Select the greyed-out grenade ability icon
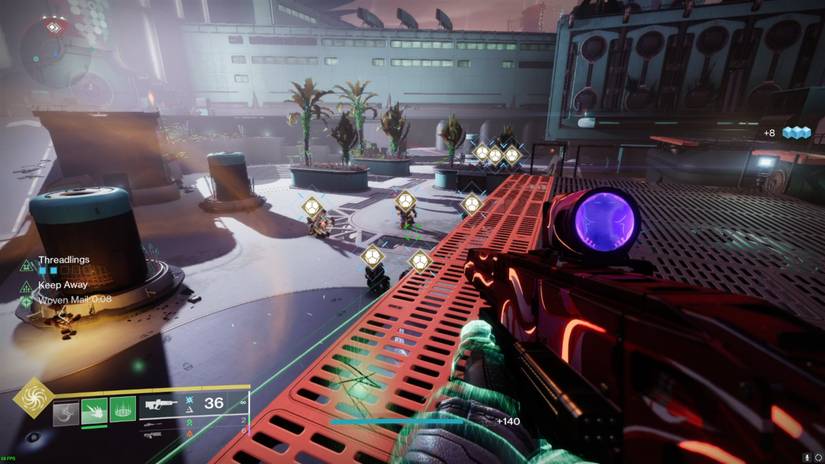 [x=66, y=410]
